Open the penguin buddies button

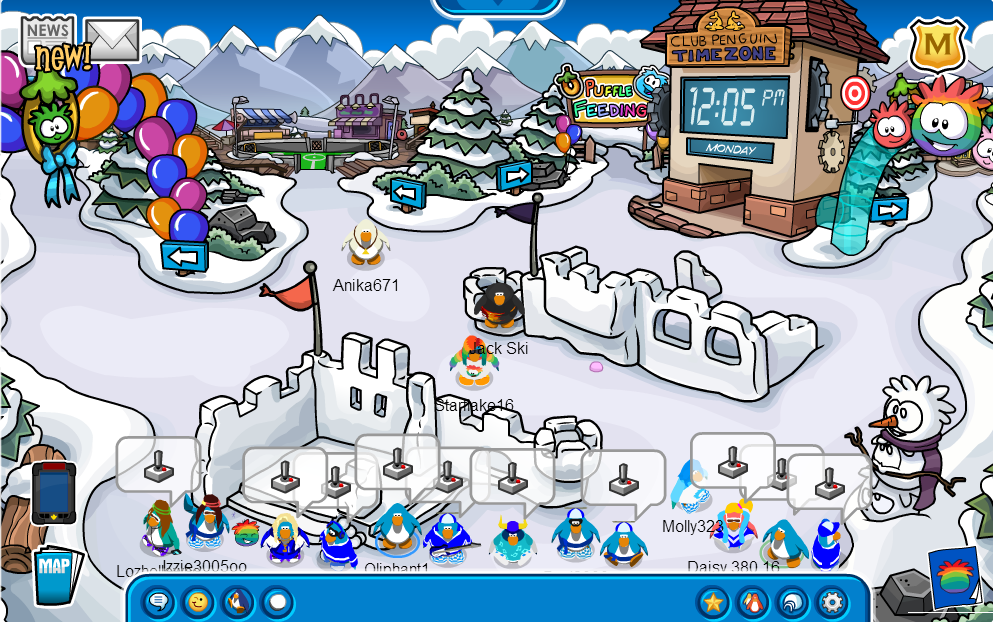[752, 602]
